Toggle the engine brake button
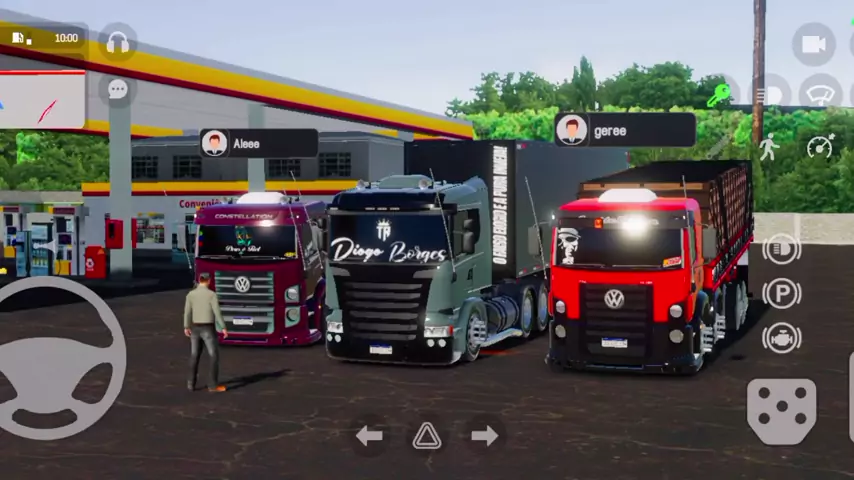Viewport: 854px width, 480px height. 781,338
